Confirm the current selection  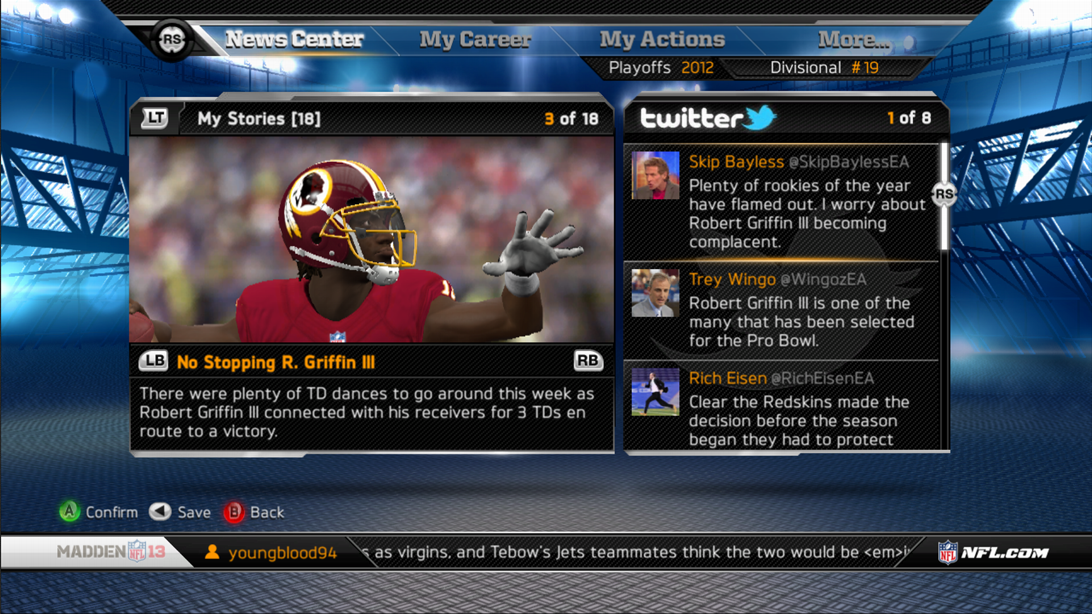98,512
